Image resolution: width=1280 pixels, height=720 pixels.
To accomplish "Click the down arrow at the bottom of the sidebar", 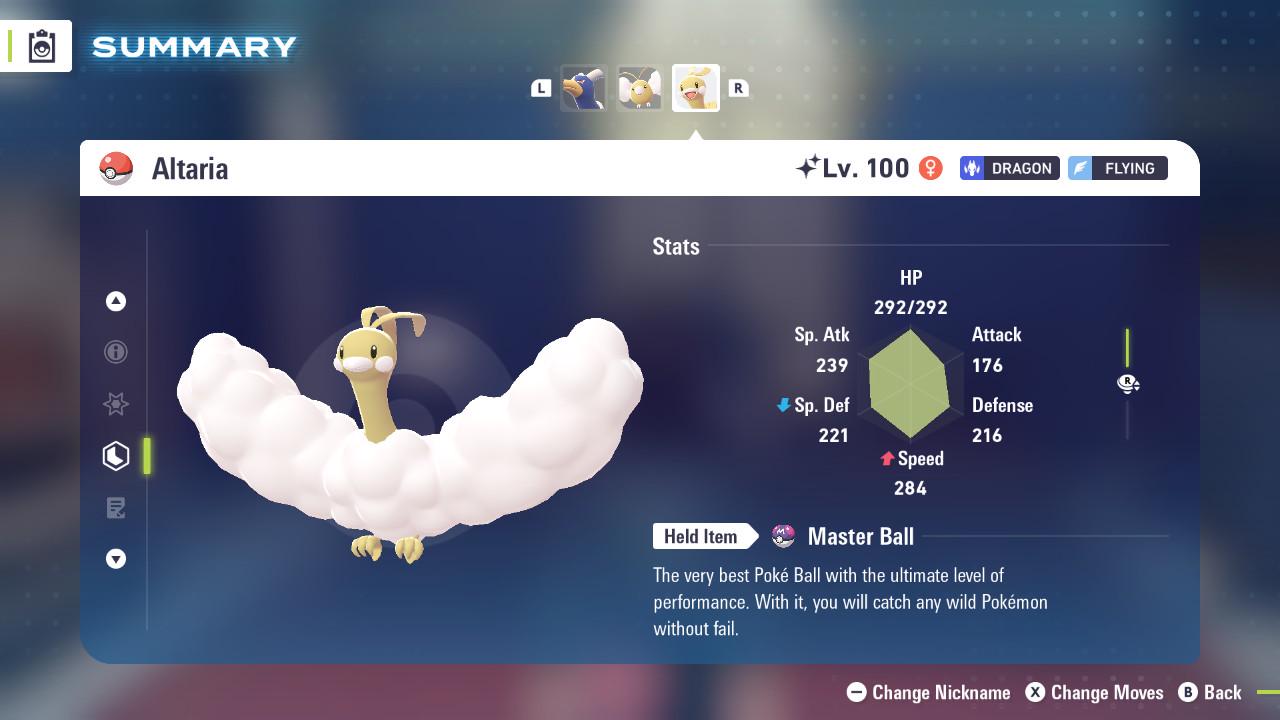I will pyautogui.click(x=116, y=559).
